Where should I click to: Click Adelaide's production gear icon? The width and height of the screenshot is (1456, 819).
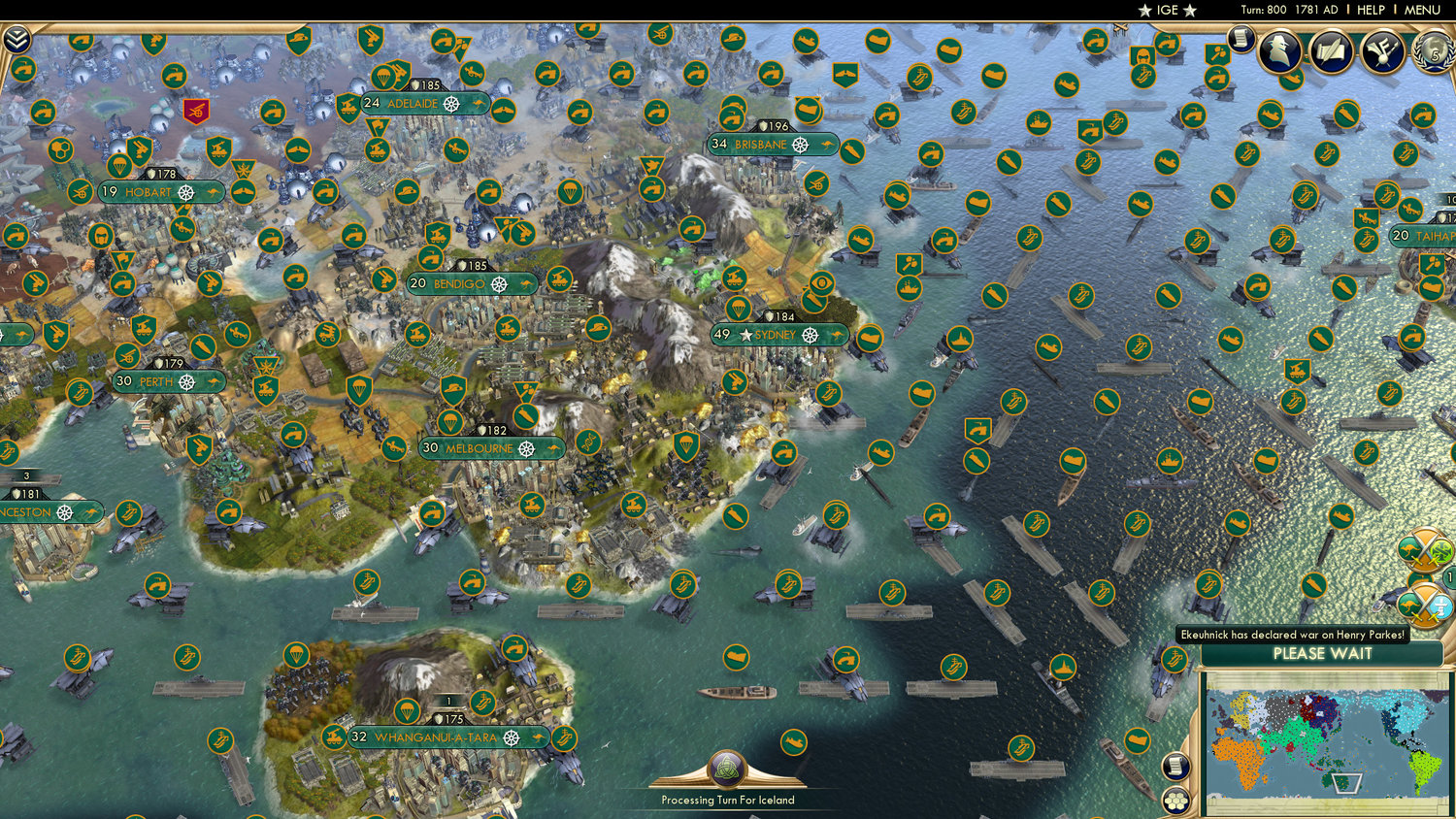coord(453,104)
